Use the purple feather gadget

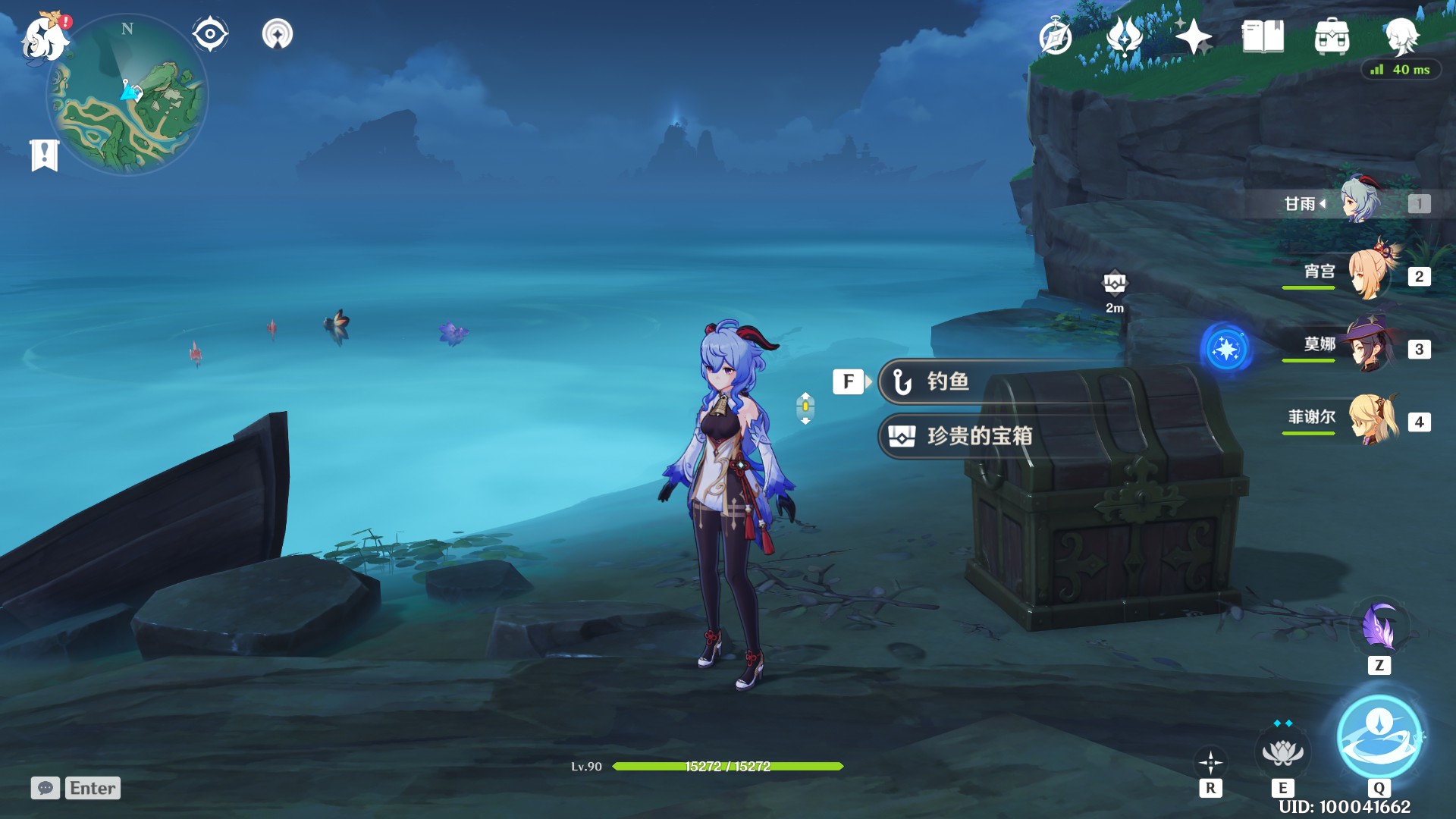tap(1379, 628)
